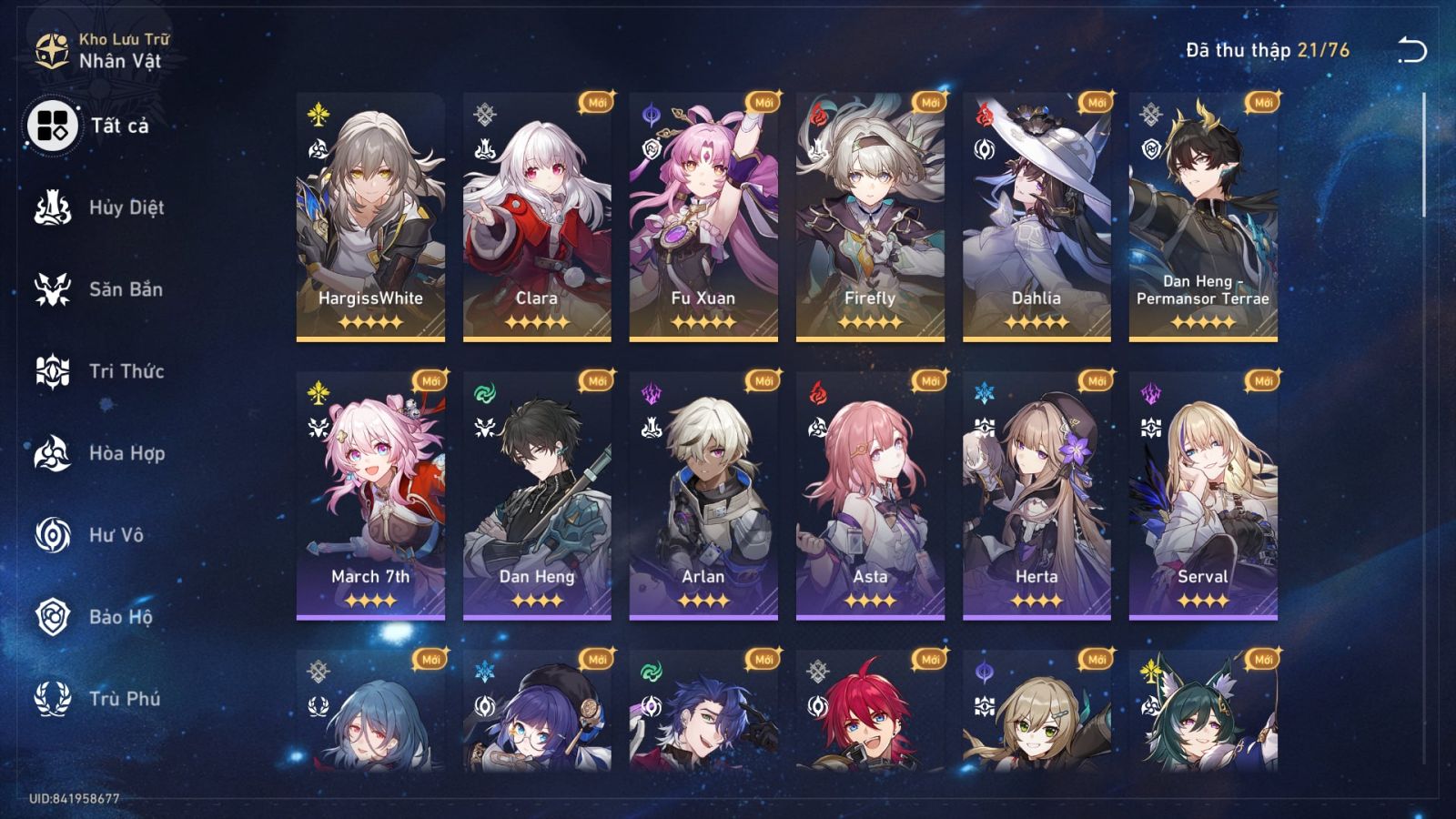This screenshot has height=819, width=1456.
Task: Select the Hư Vô path filter icon
Action: [x=52, y=535]
